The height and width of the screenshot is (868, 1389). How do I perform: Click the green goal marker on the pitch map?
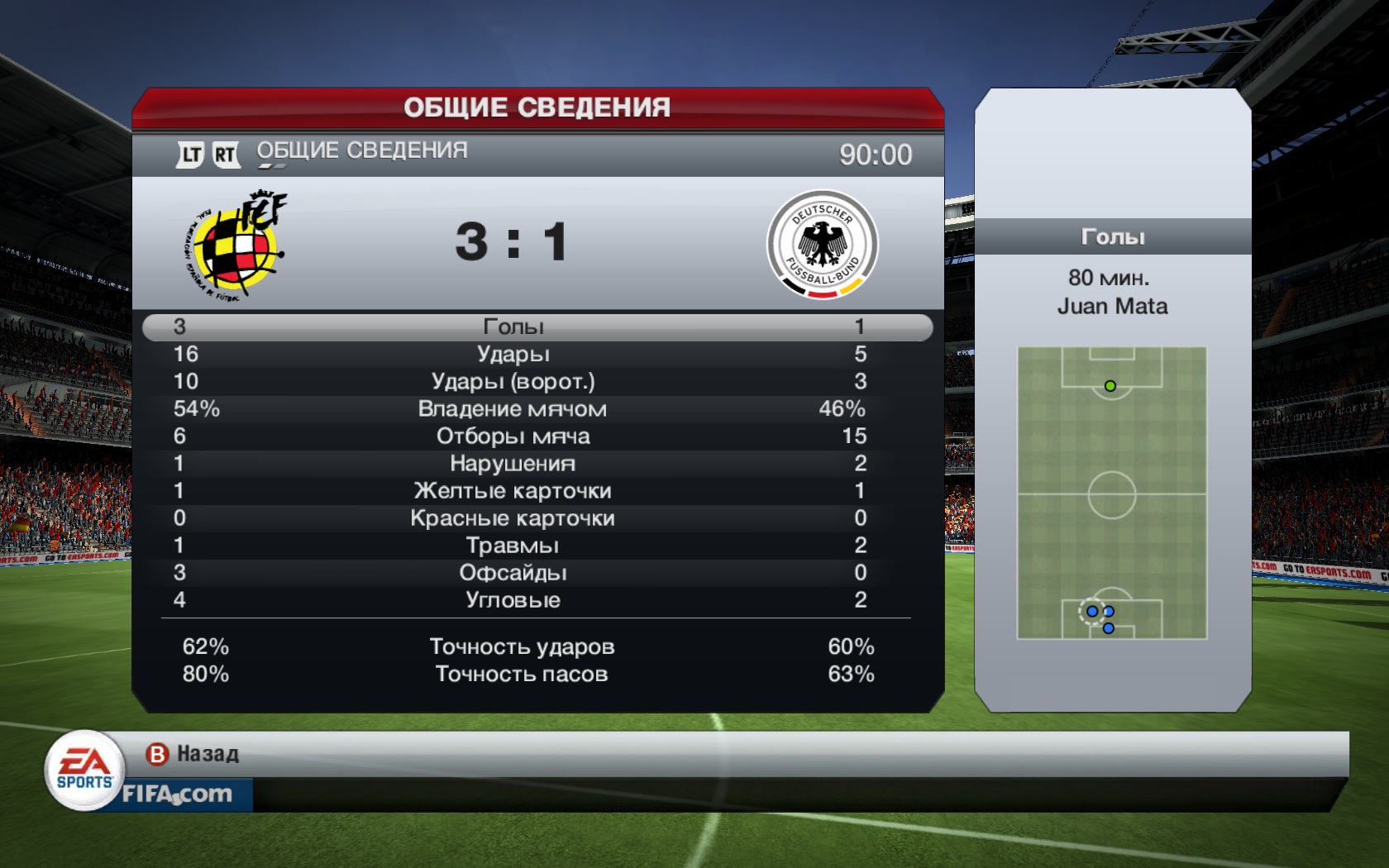pos(1110,386)
